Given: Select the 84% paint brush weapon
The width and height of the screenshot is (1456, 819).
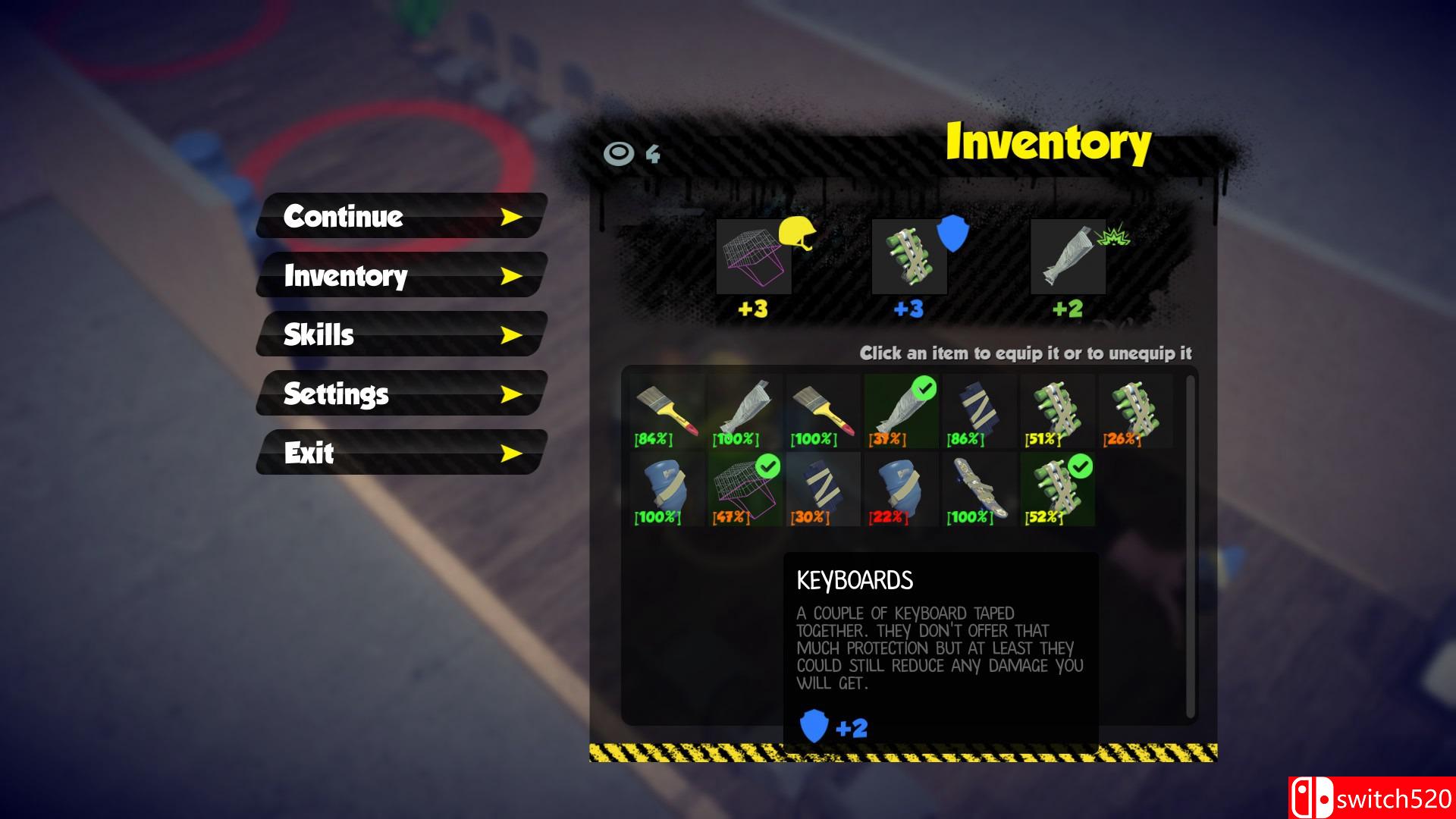Looking at the screenshot, I should [x=666, y=409].
